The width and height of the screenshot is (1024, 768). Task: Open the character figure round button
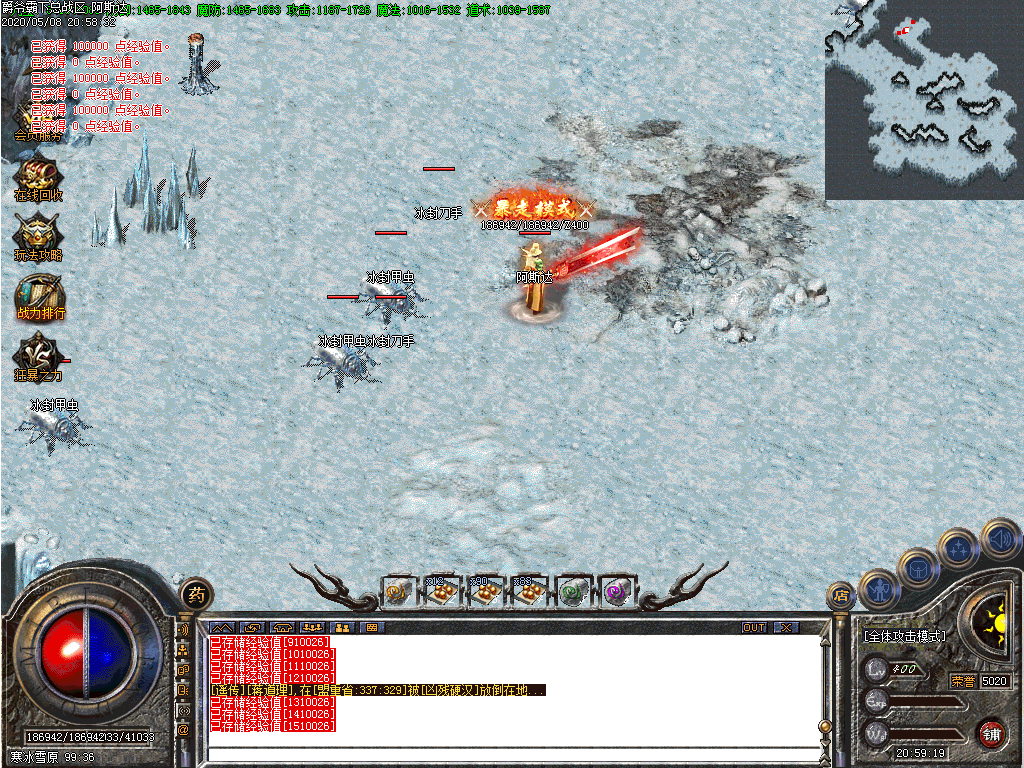point(879,590)
